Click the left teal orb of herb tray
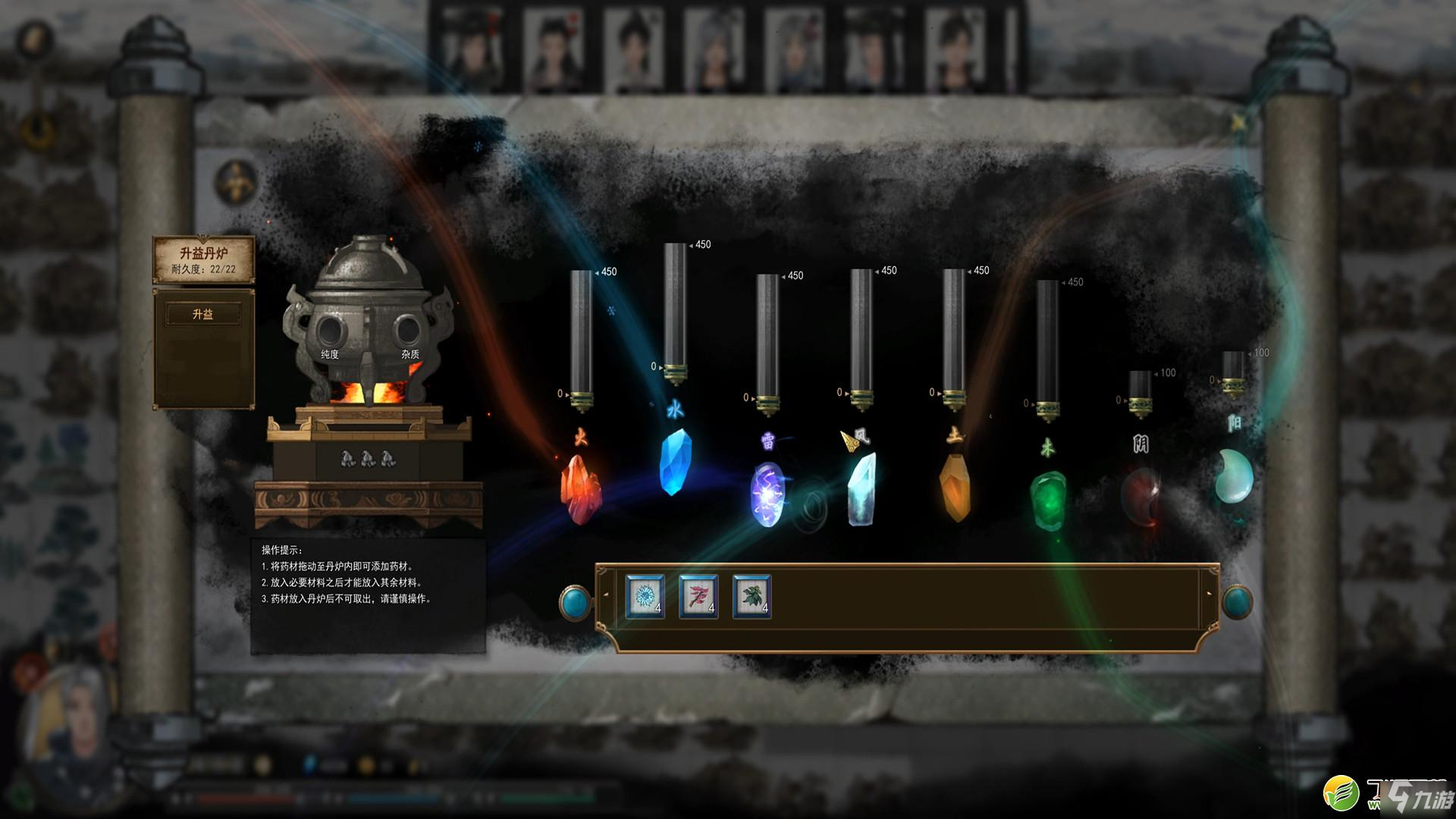The width and height of the screenshot is (1456, 819). click(x=576, y=603)
